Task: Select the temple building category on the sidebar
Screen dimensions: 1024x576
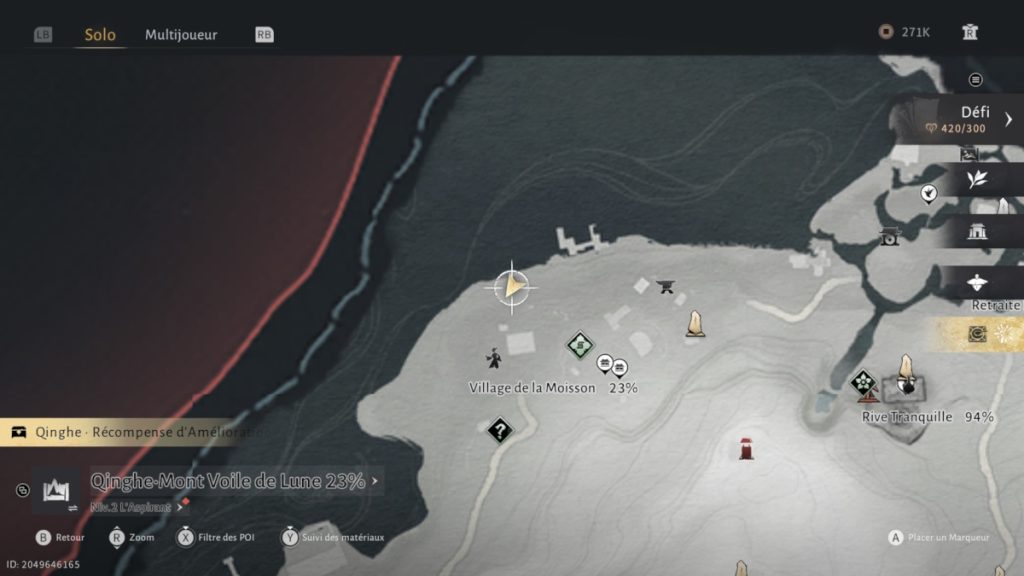Action: tap(977, 231)
